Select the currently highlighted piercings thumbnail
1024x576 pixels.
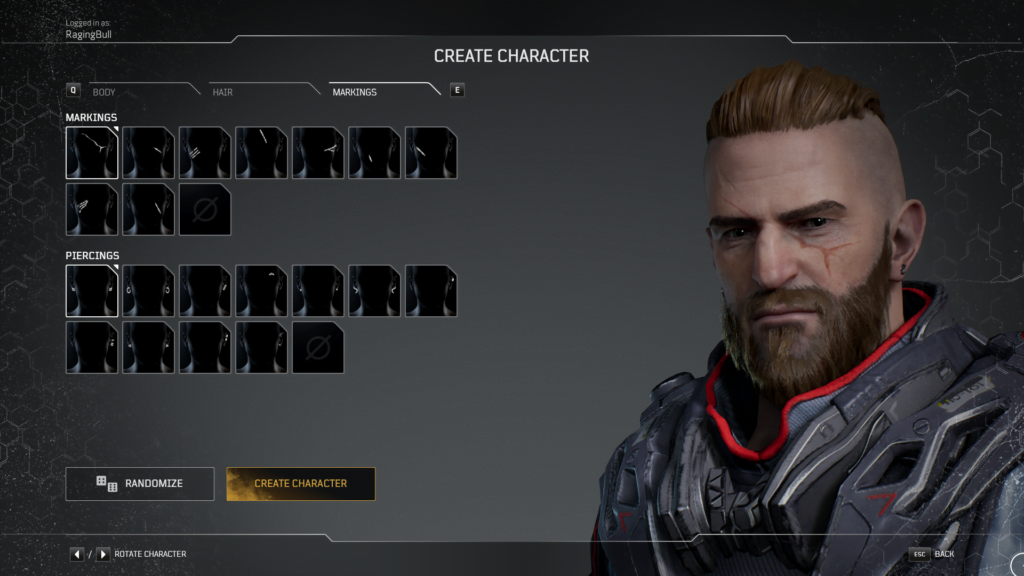pos(92,291)
